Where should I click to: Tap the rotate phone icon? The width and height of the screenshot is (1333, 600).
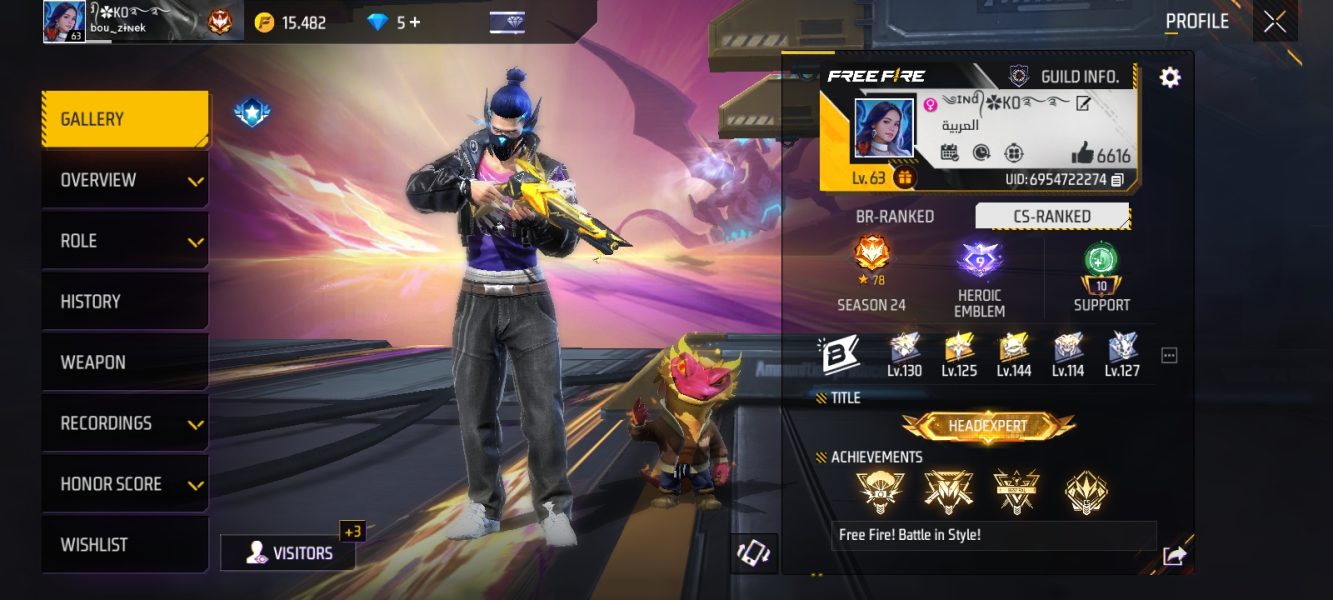tap(753, 554)
